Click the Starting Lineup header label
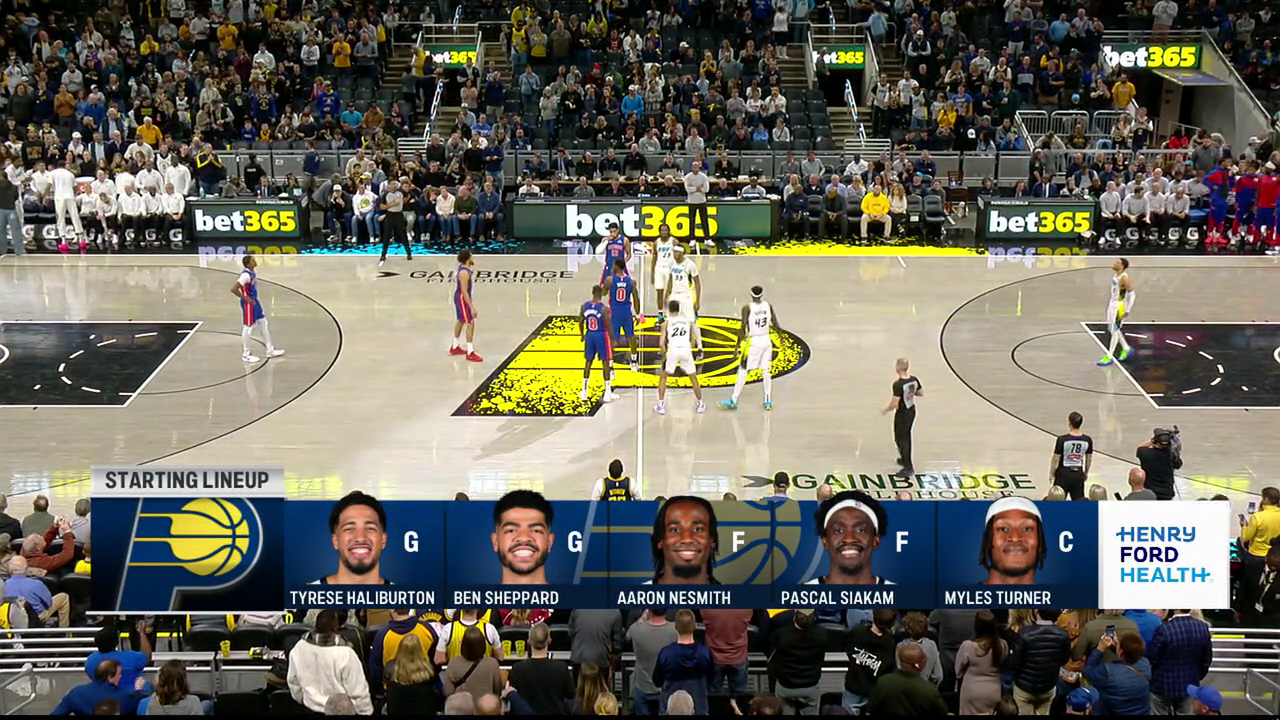Screen dimensions: 1280x720 pyautogui.click(x=187, y=481)
